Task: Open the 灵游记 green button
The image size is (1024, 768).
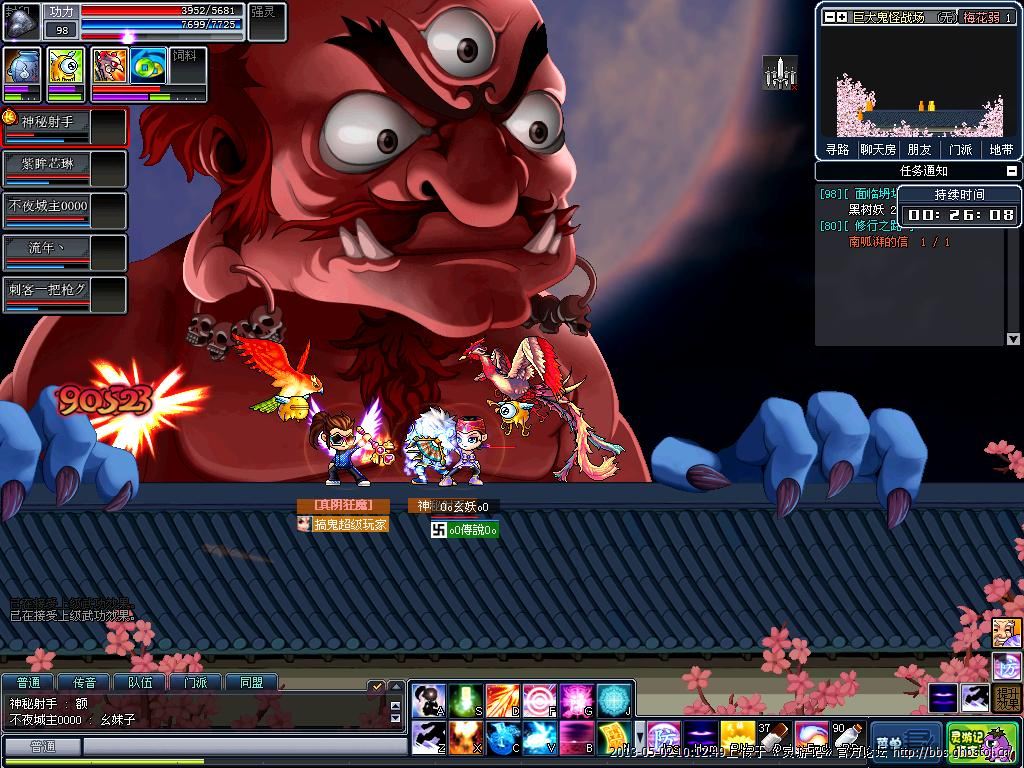Action: click(x=968, y=741)
